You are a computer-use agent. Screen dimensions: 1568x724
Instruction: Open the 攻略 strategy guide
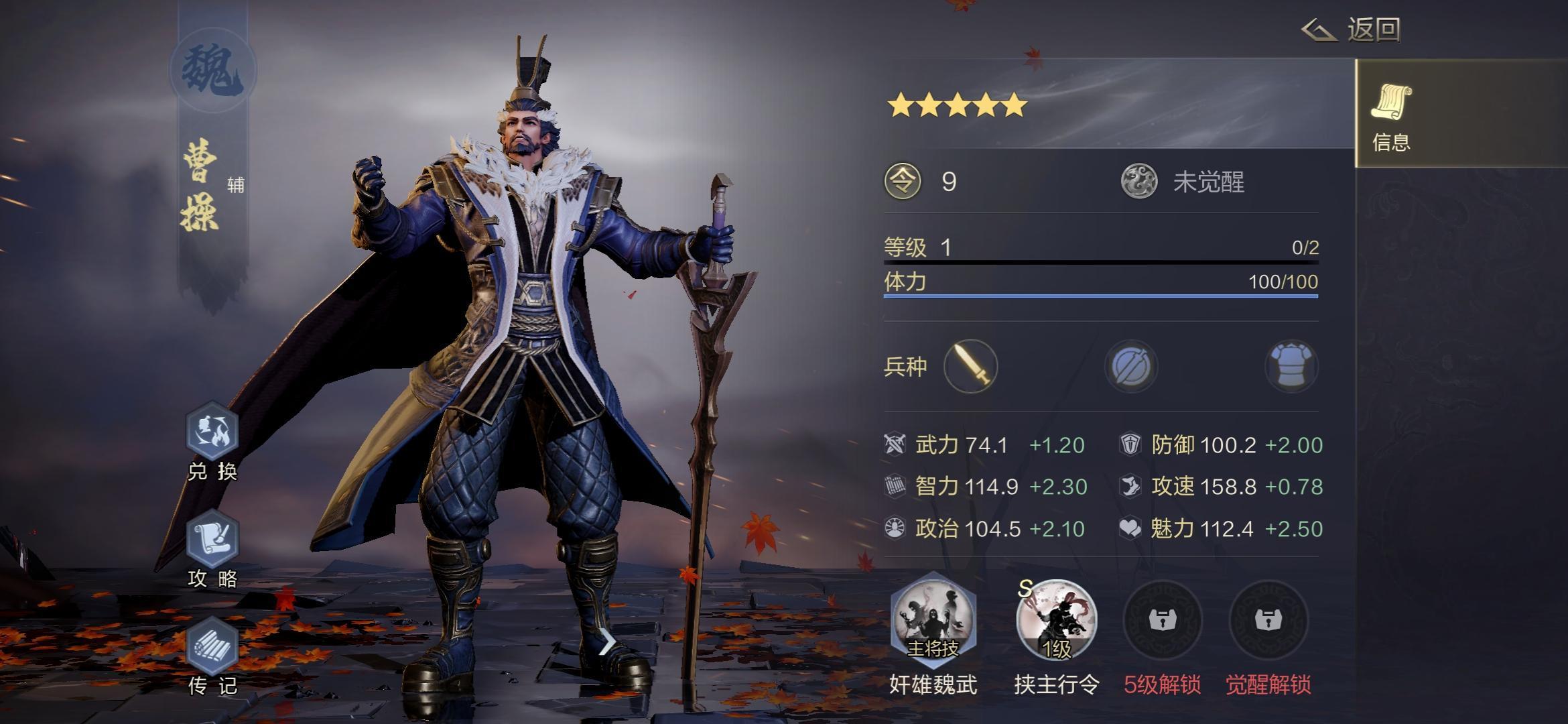point(212,540)
